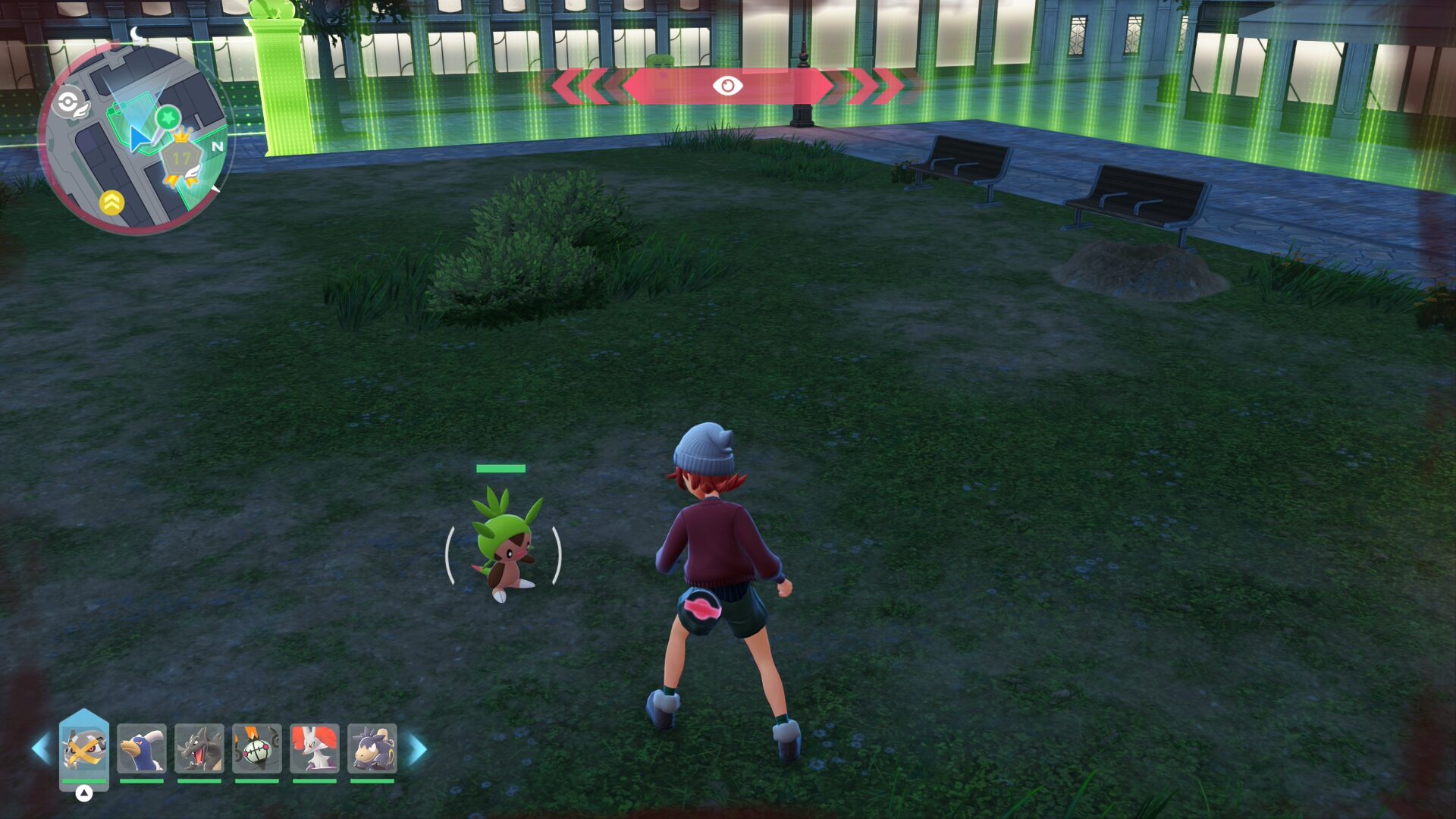
Task: Choose the highlighted Metagross party slot
Action: (x=84, y=749)
